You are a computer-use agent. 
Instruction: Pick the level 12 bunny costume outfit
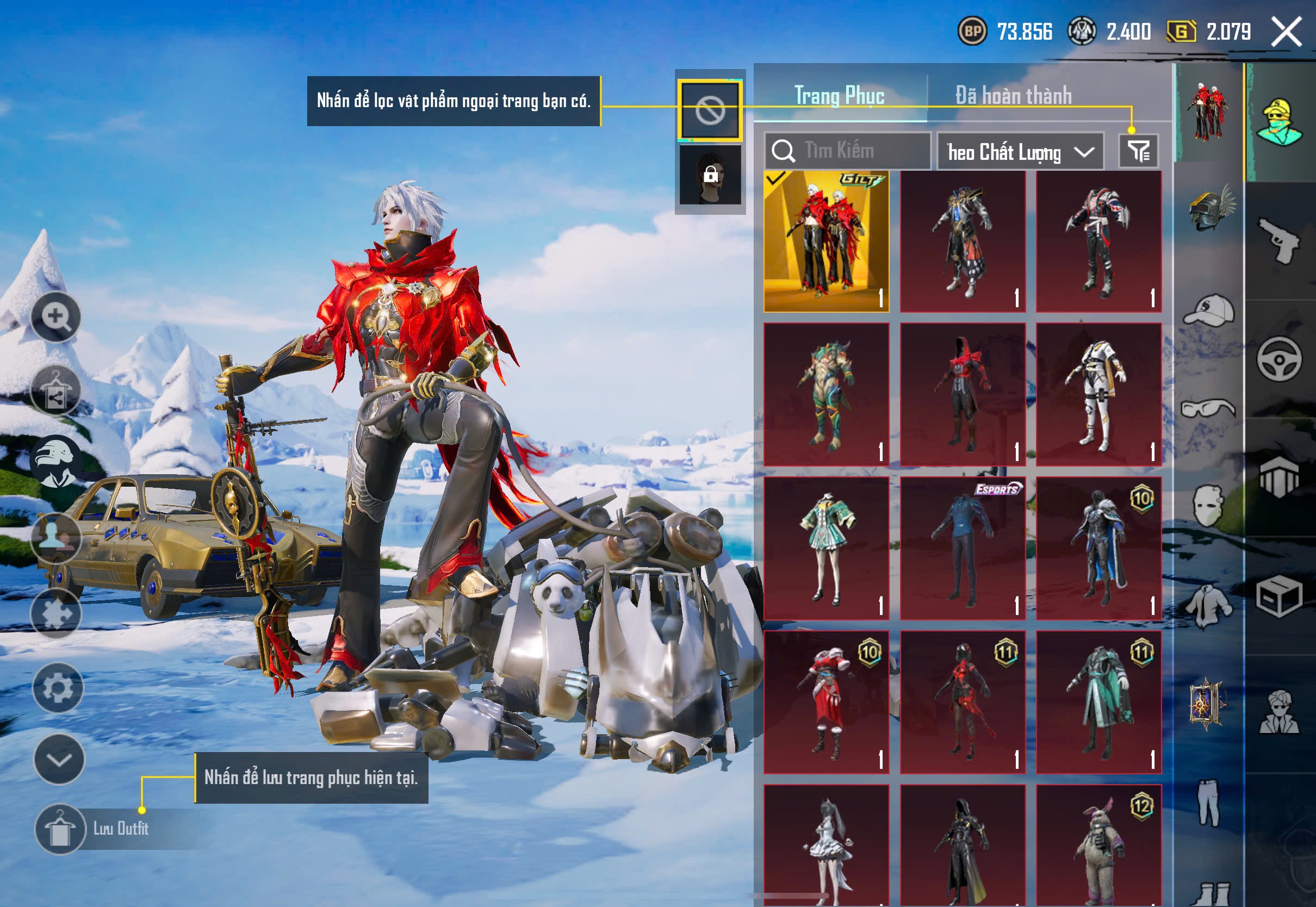[x=1098, y=844]
